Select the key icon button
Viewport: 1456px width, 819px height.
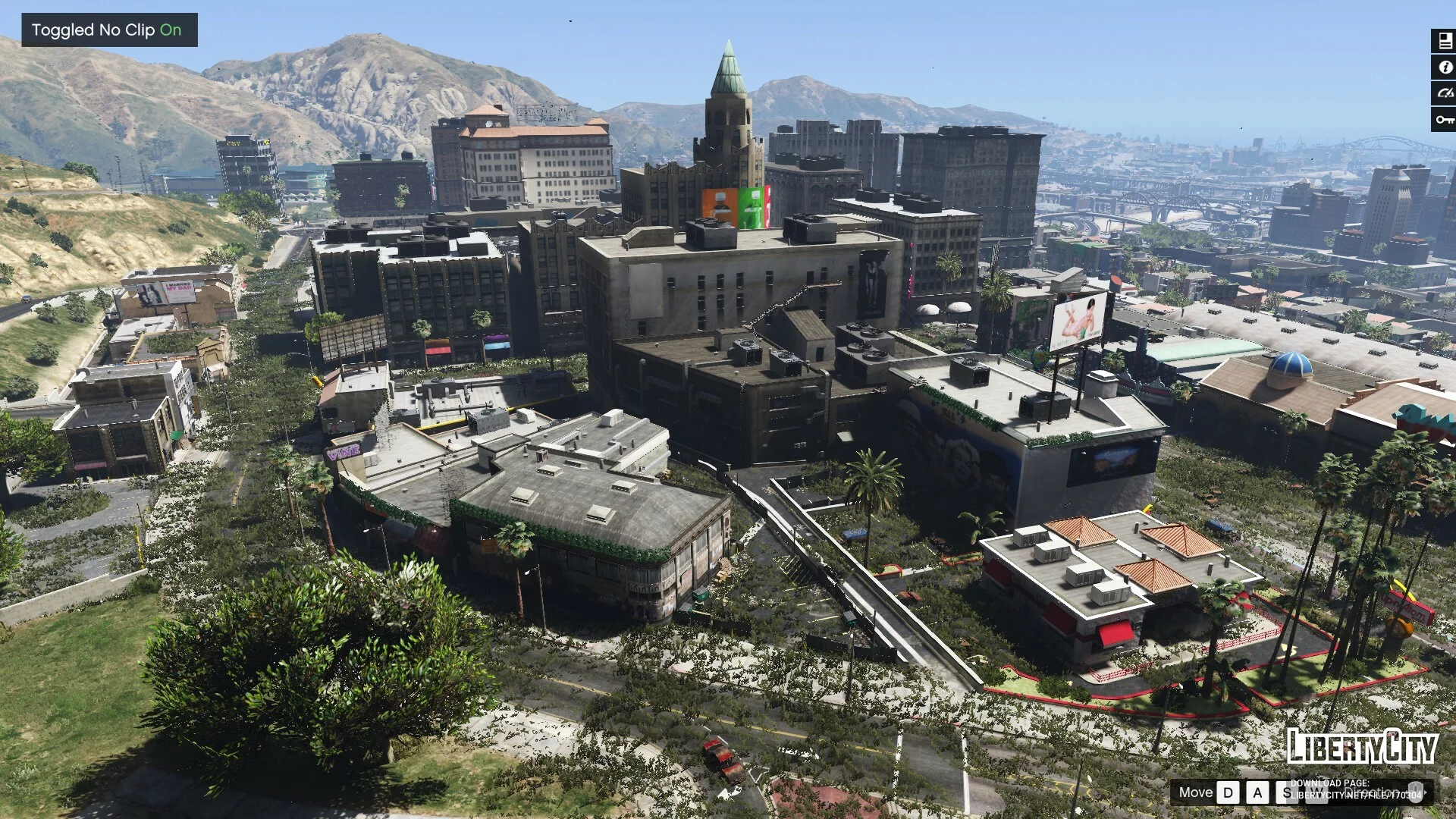(1444, 119)
